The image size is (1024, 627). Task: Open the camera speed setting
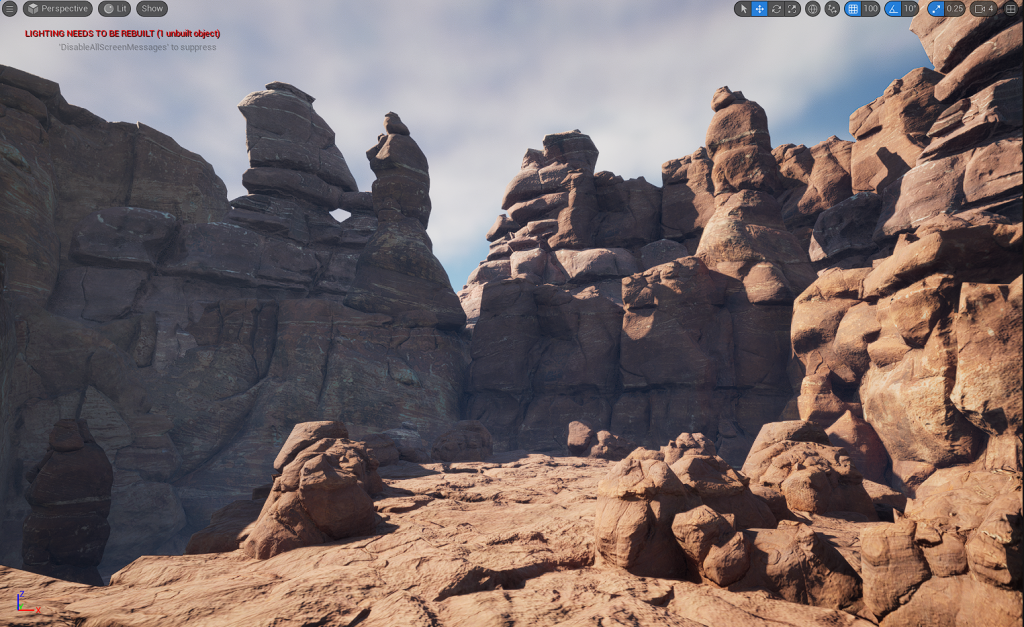[x=983, y=9]
